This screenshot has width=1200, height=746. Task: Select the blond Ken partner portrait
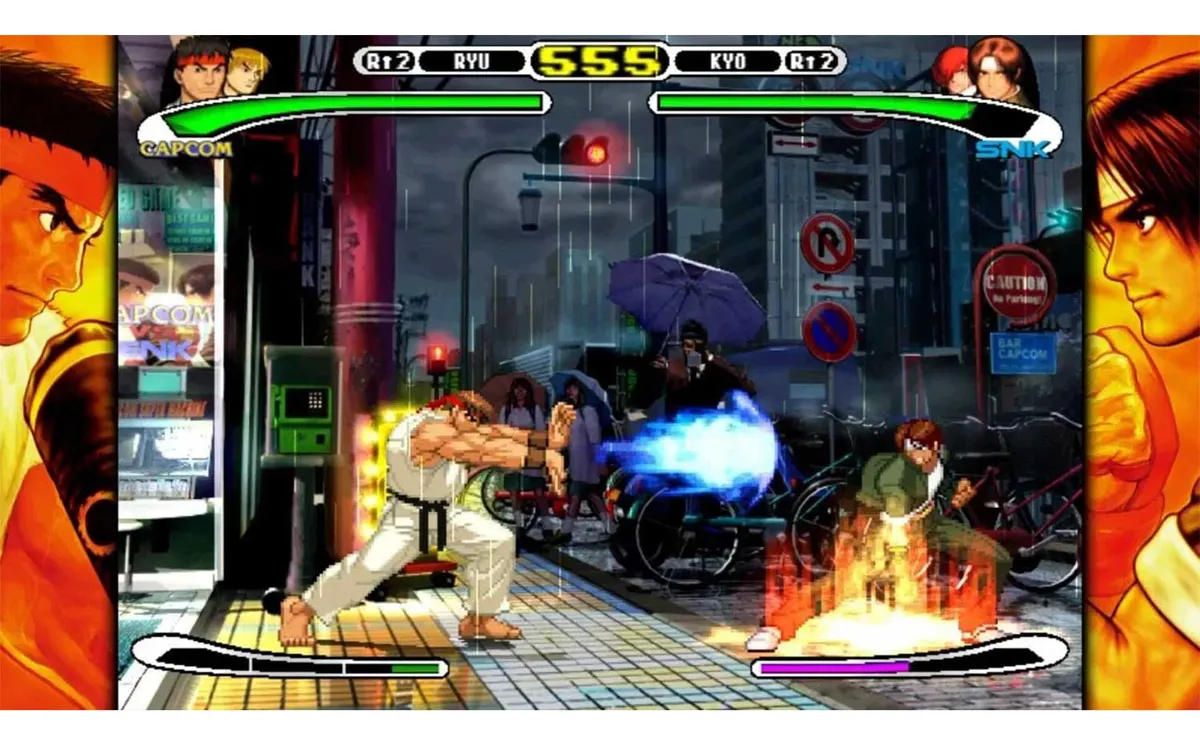pyautogui.click(x=246, y=70)
